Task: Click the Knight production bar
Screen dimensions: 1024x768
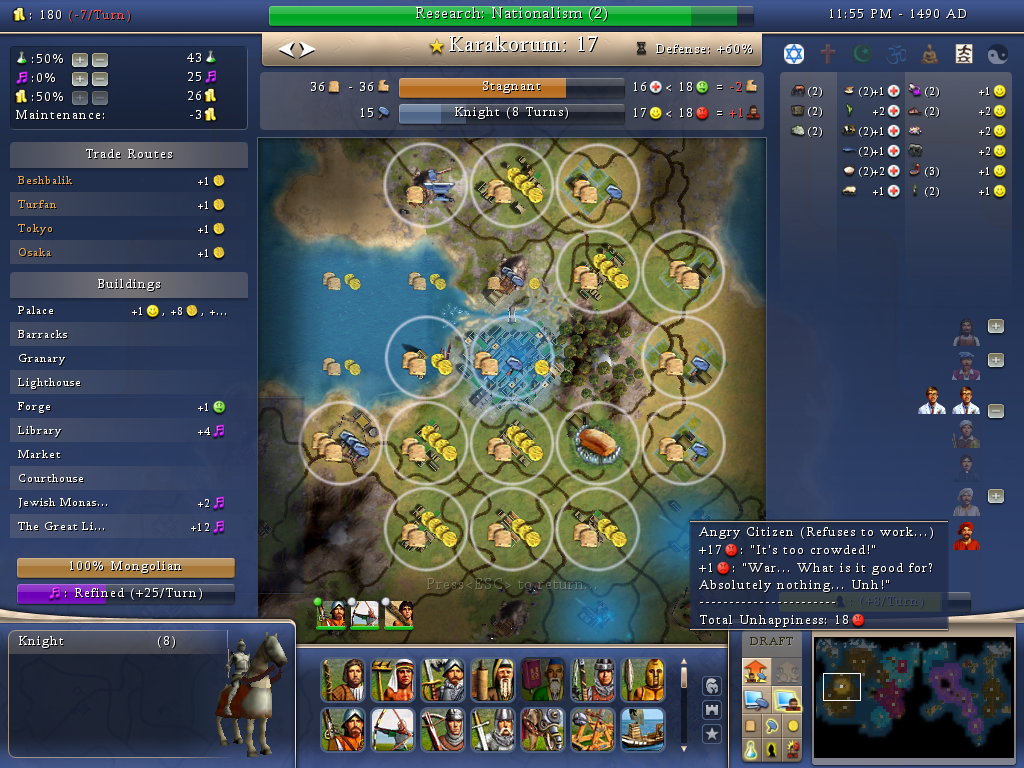Action: tap(511, 113)
